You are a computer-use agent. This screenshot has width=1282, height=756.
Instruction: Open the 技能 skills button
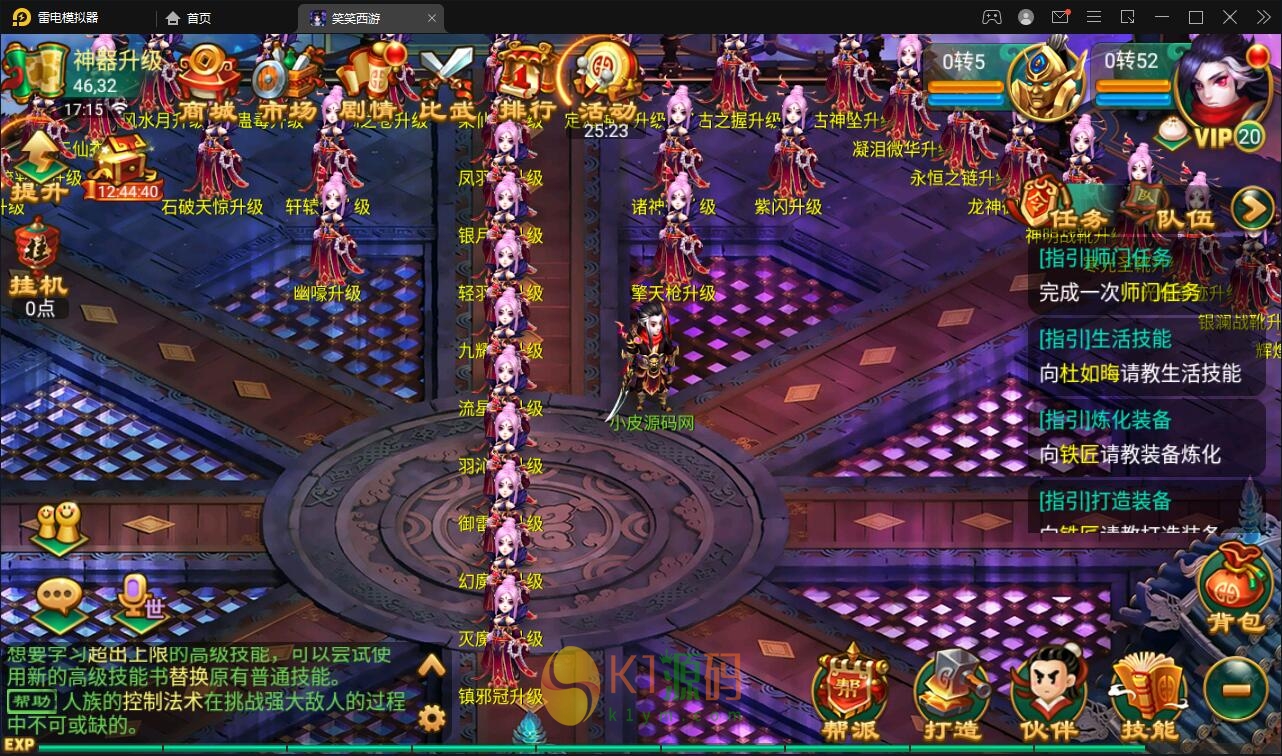tap(1148, 697)
